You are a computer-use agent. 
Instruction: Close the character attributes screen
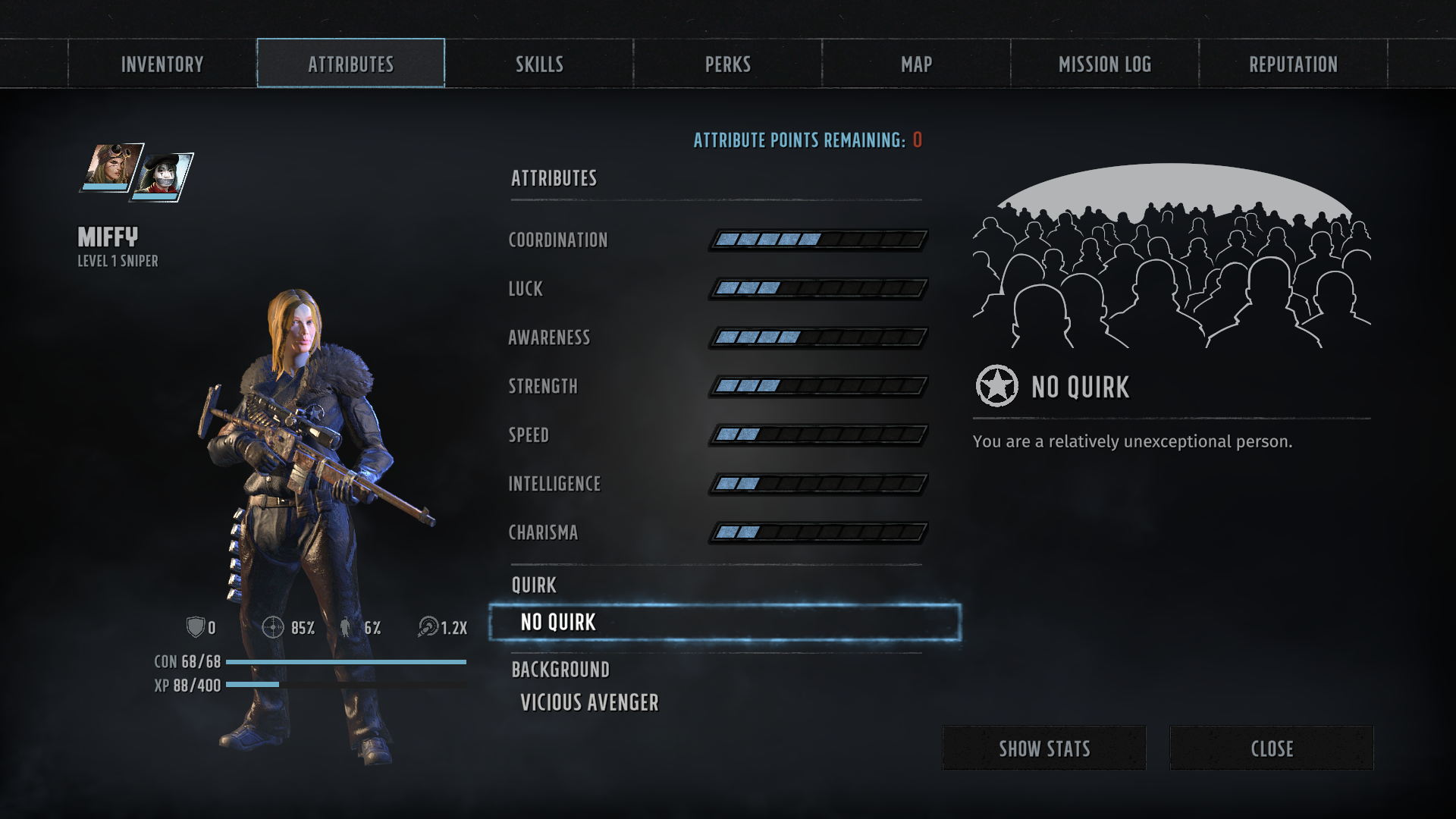coord(1272,748)
